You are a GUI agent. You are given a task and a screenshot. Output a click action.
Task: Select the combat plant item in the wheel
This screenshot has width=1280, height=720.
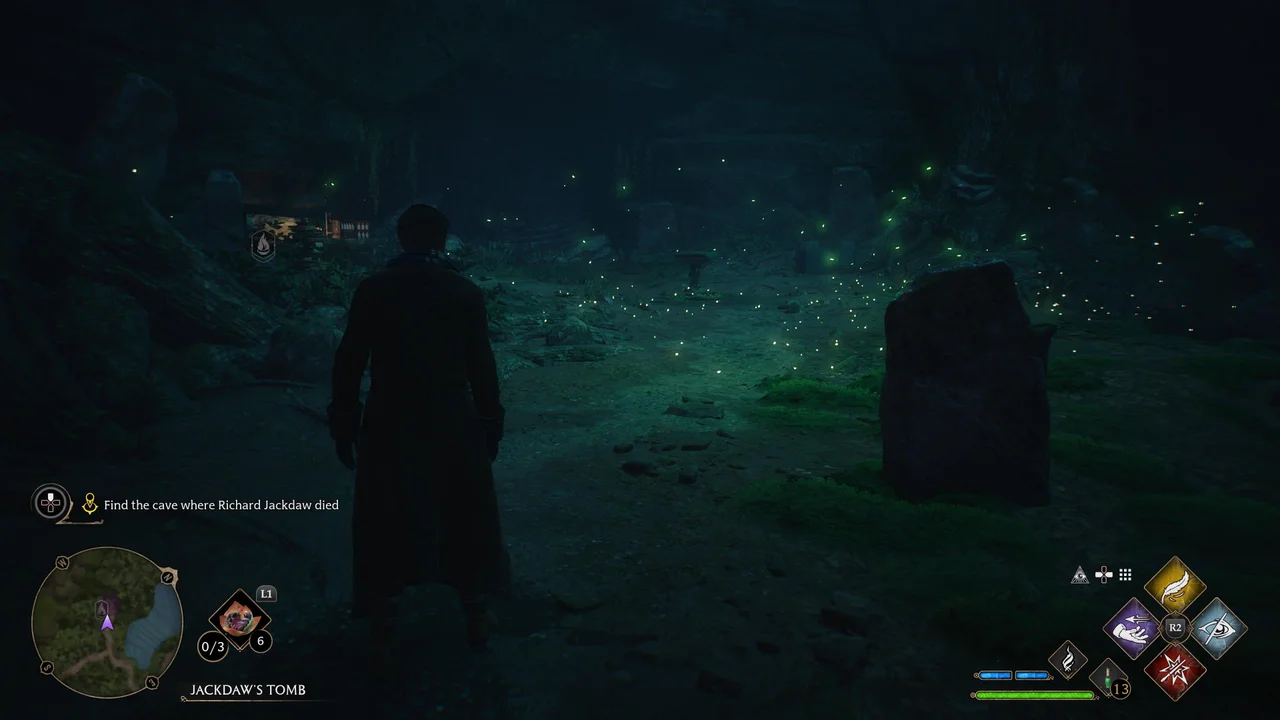tap(238, 621)
